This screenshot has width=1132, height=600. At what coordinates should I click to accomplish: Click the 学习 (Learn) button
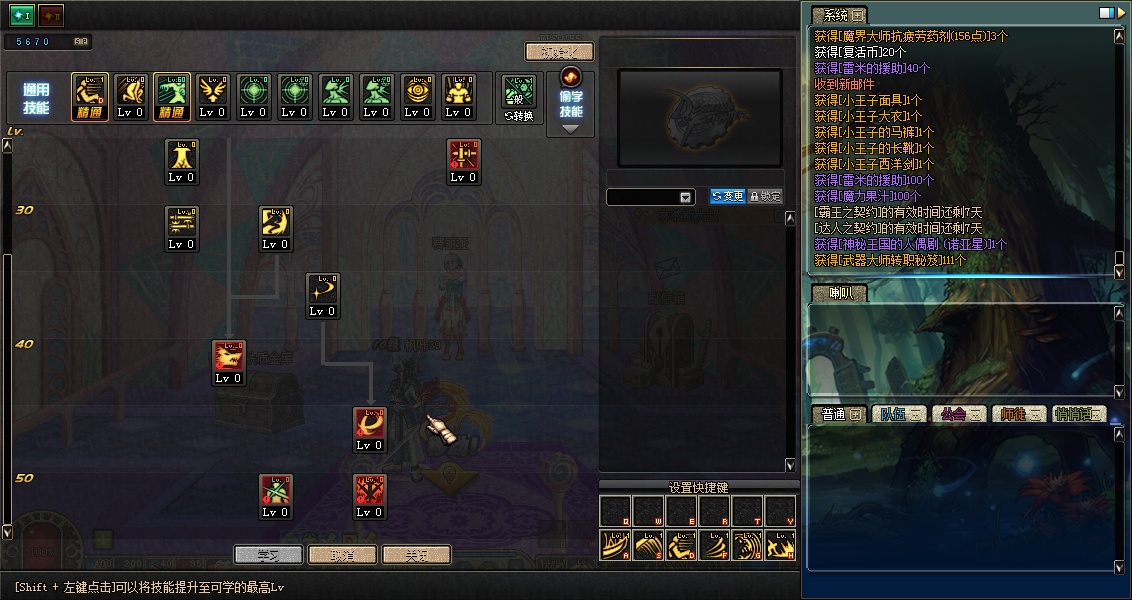point(268,554)
